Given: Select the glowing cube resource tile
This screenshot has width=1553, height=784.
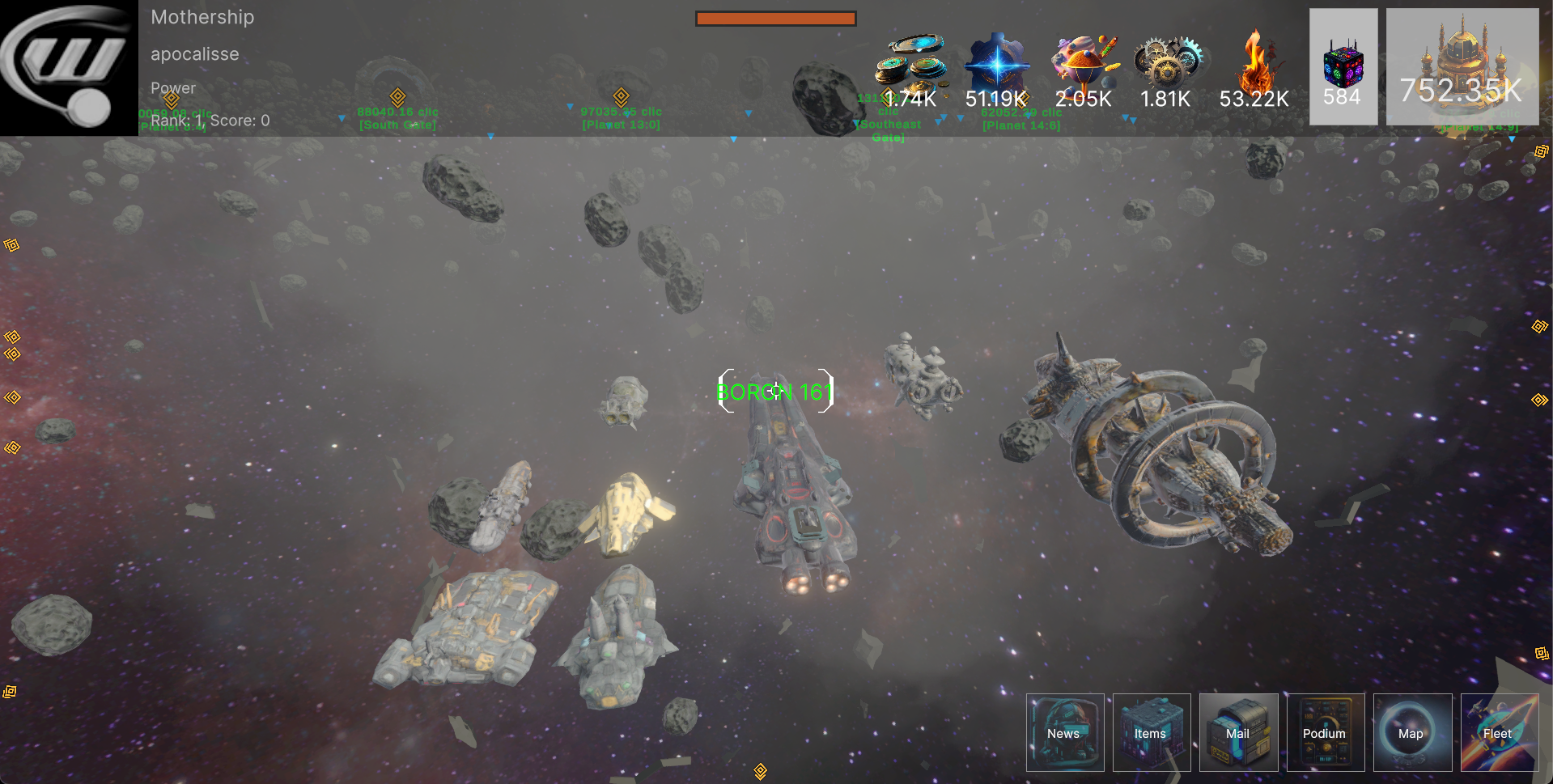Looking at the screenshot, I should tap(1343, 66).
